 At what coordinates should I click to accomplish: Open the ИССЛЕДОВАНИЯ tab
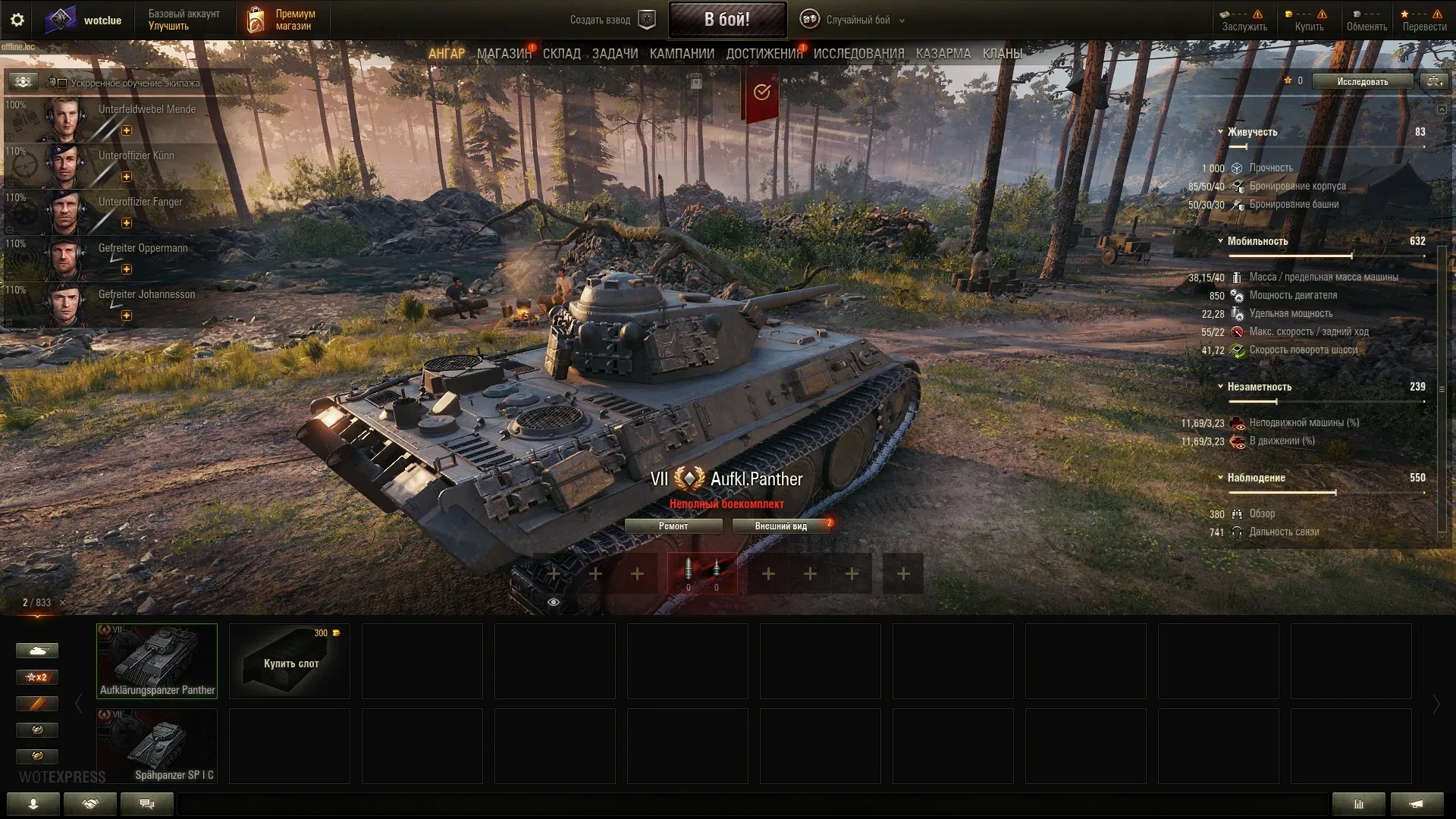pyautogui.click(x=858, y=54)
